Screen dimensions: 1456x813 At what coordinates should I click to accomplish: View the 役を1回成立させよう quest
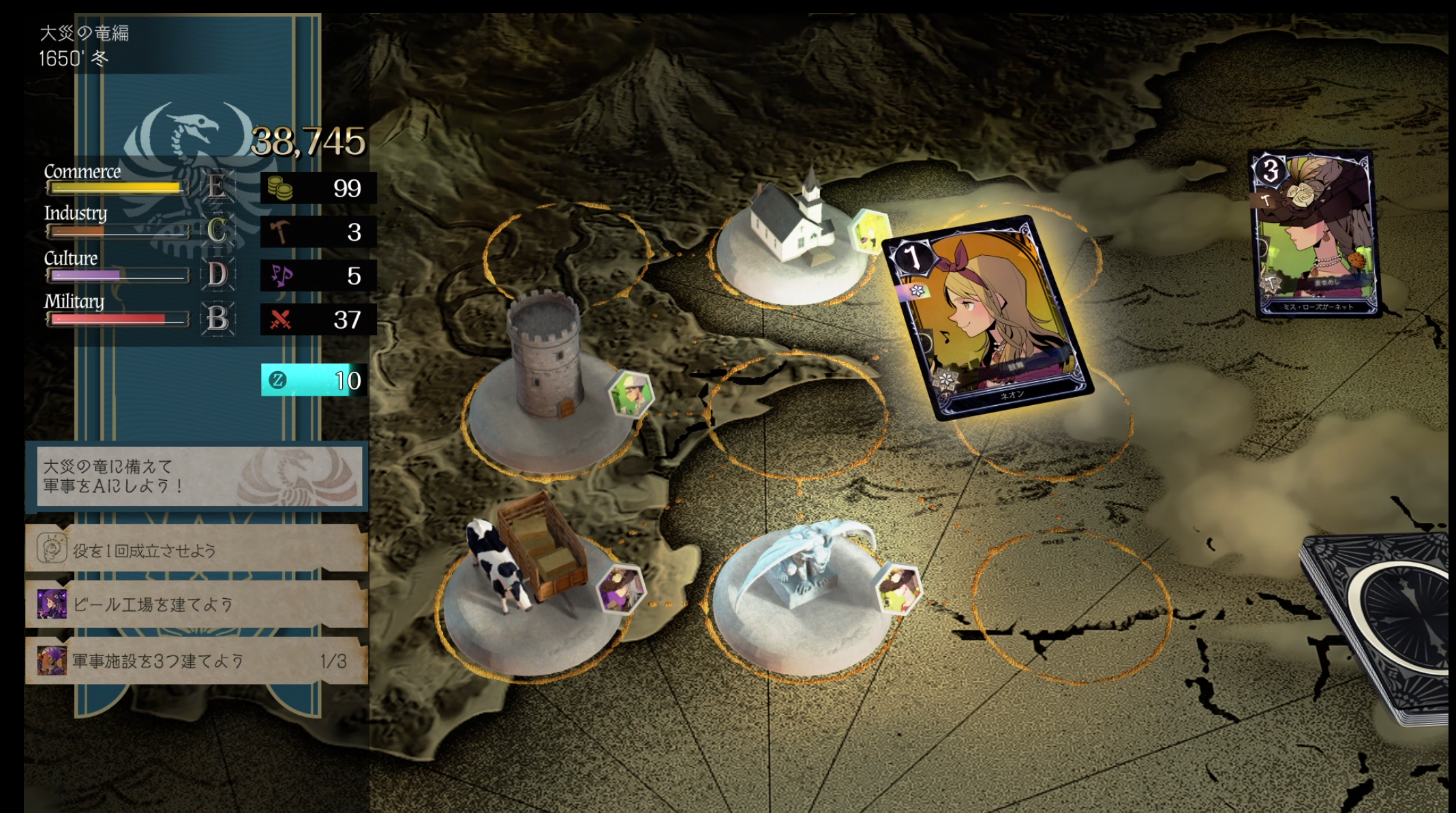(x=196, y=549)
